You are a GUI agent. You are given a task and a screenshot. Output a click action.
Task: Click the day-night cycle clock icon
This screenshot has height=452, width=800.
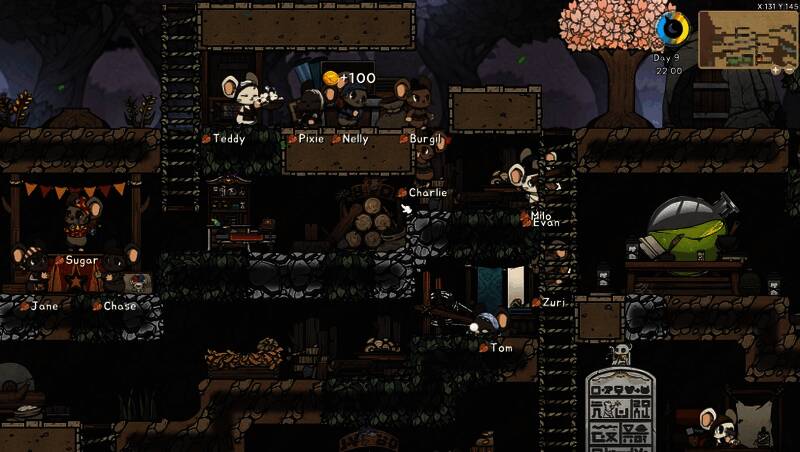pos(673,29)
